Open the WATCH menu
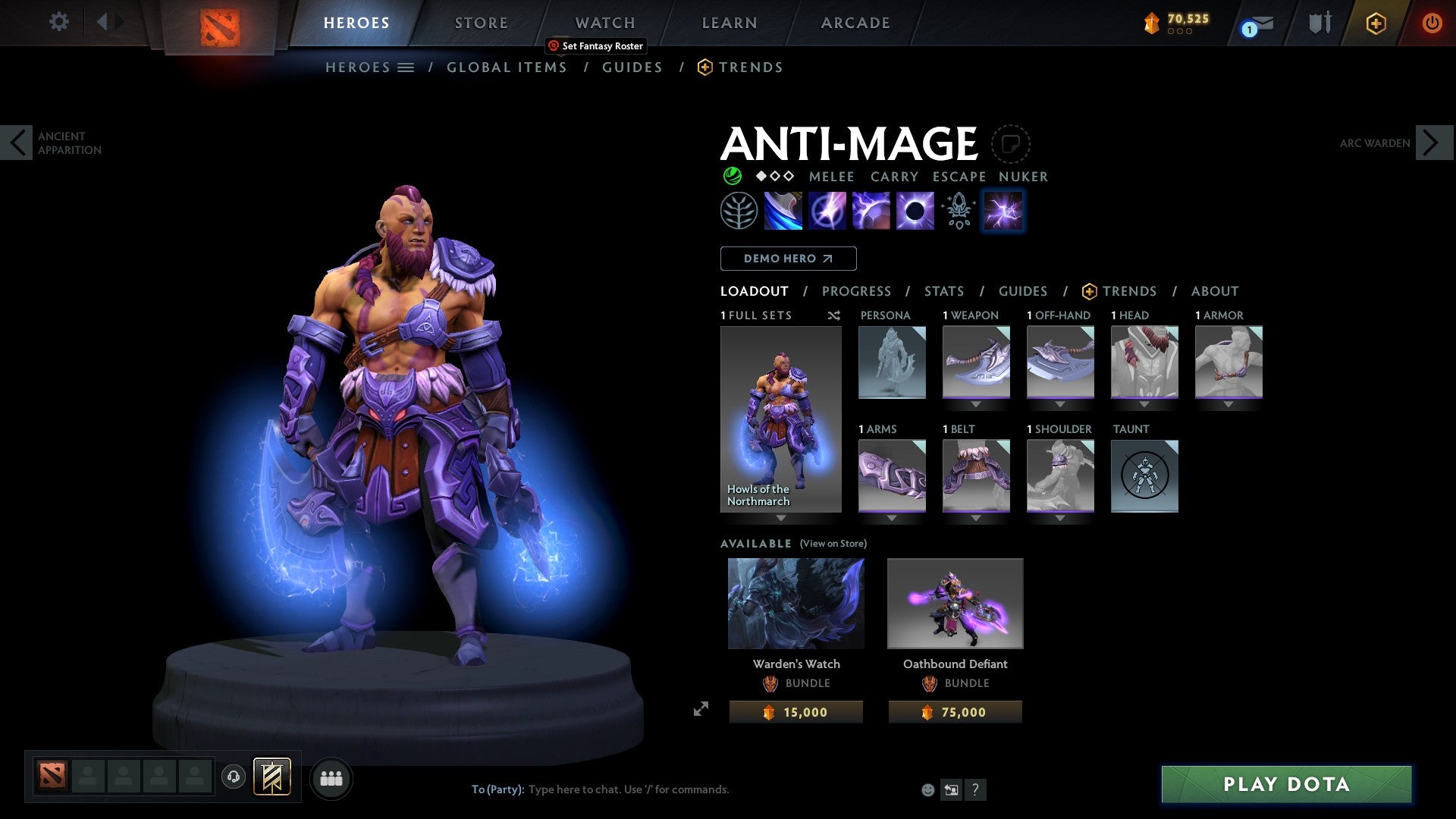The width and height of the screenshot is (1456, 819). coord(604,22)
